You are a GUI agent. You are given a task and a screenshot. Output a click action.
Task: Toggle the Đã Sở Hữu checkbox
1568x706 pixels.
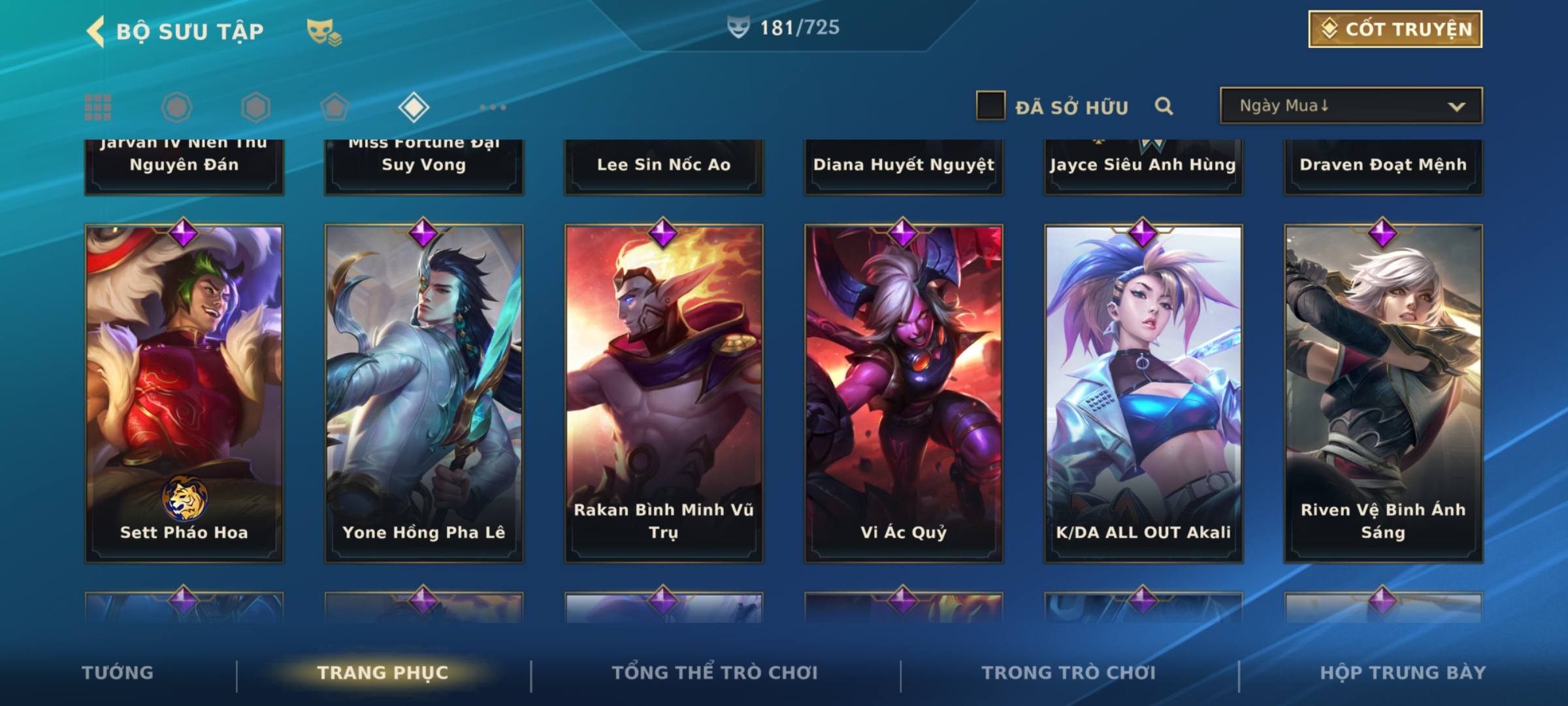coord(990,106)
